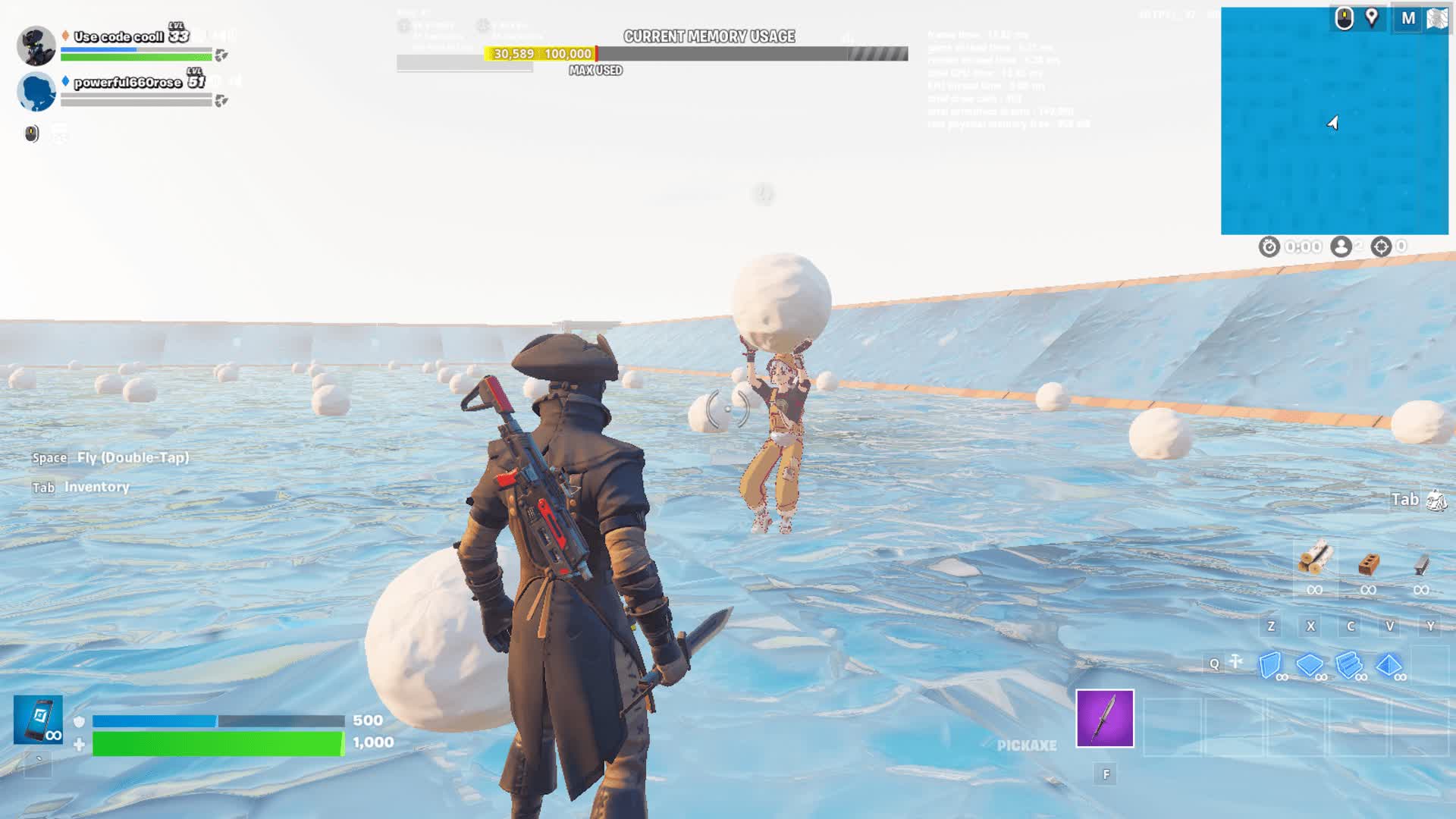Click the player name powerful660rose
Viewport: 1456px width, 819px height.
(129, 83)
